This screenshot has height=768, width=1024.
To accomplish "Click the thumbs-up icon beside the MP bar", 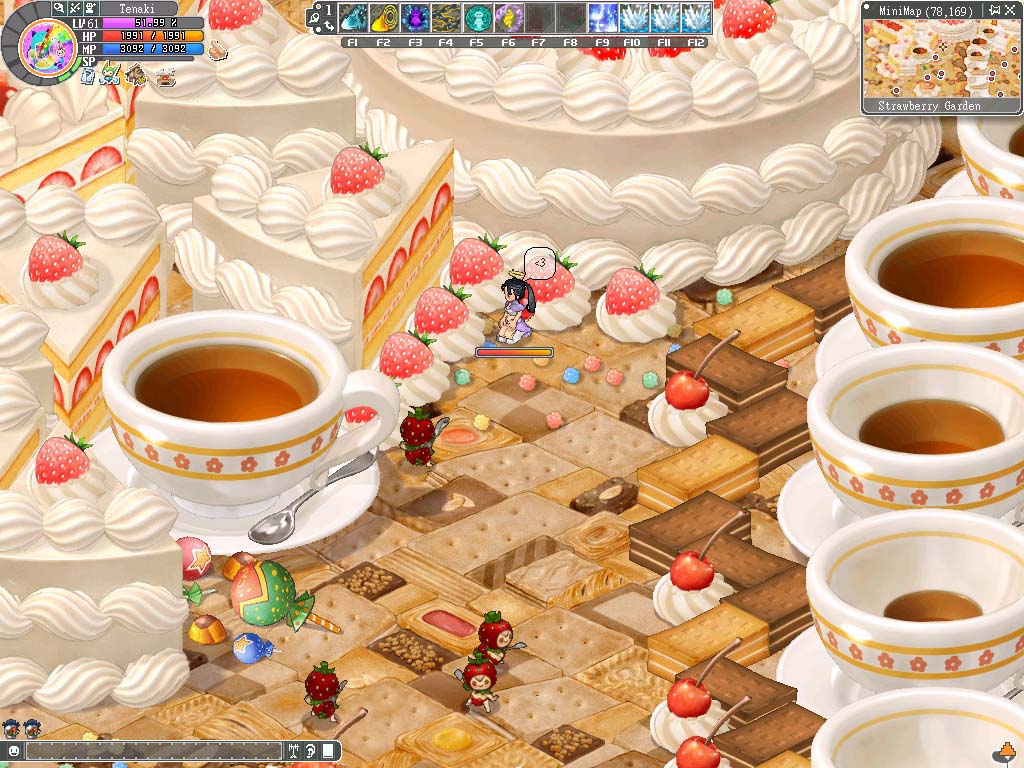I will 218,50.
